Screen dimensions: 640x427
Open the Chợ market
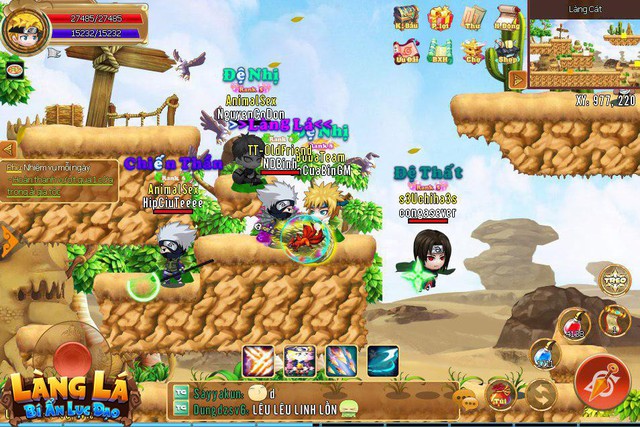click(473, 52)
